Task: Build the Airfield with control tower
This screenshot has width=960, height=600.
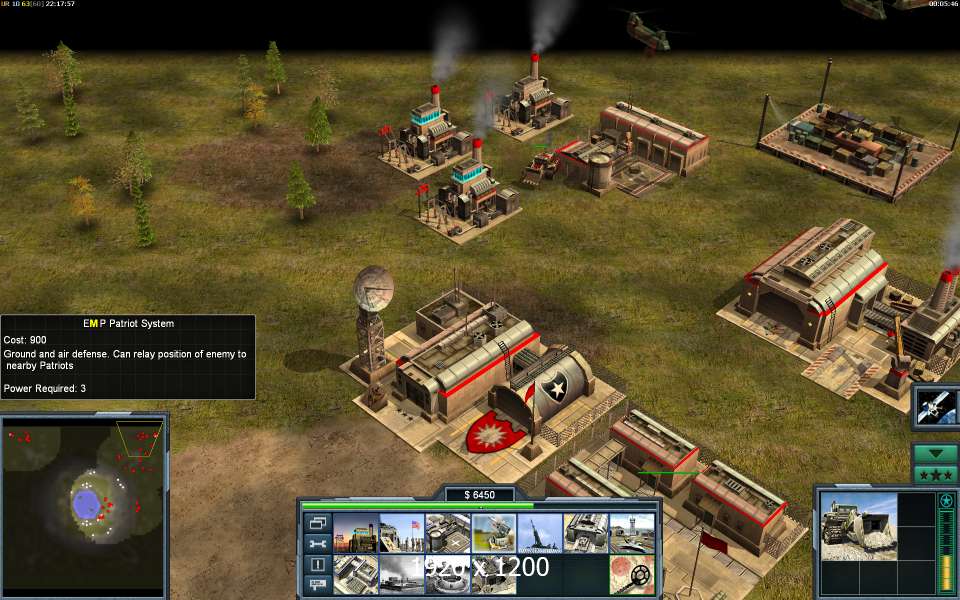Action: (631, 533)
